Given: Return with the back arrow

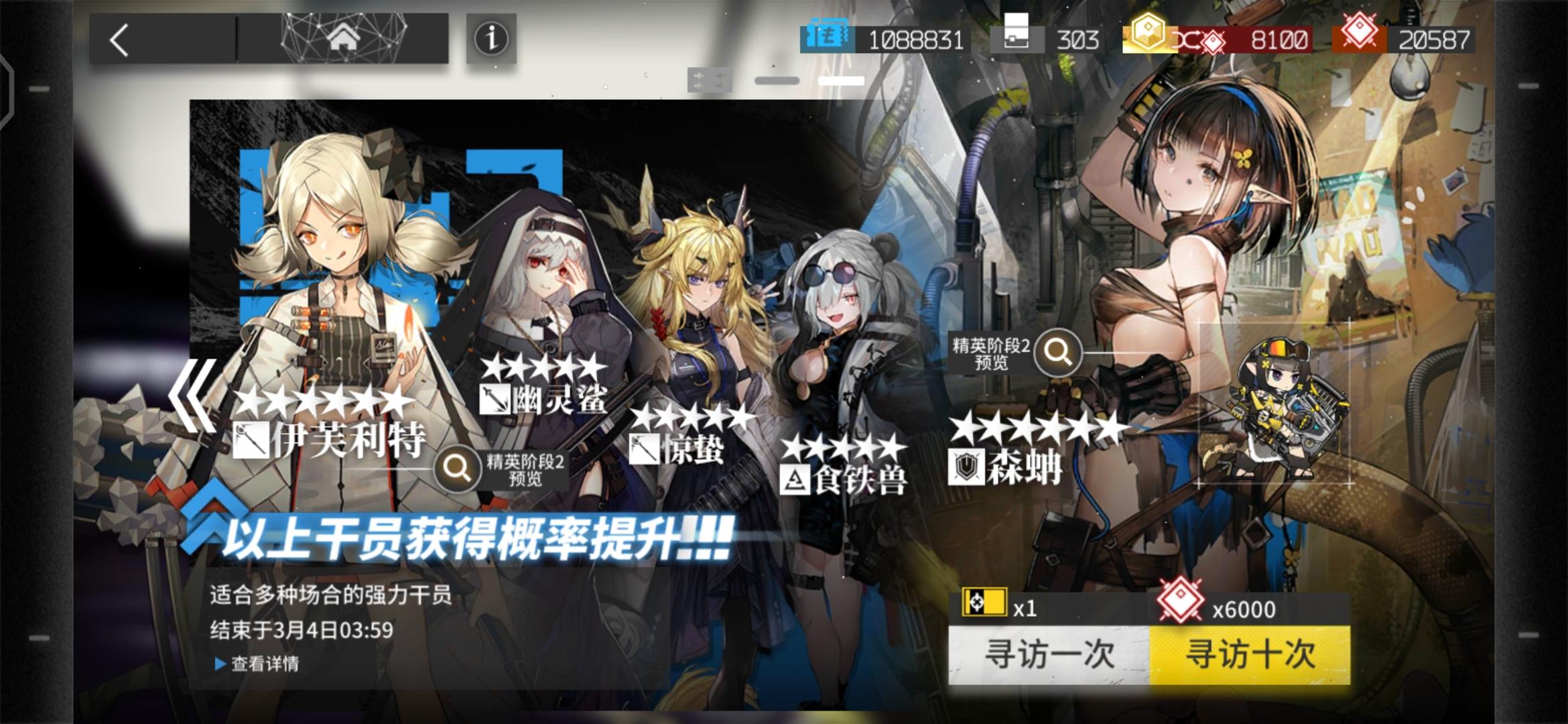Looking at the screenshot, I should pyautogui.click(x=119, y=40).
